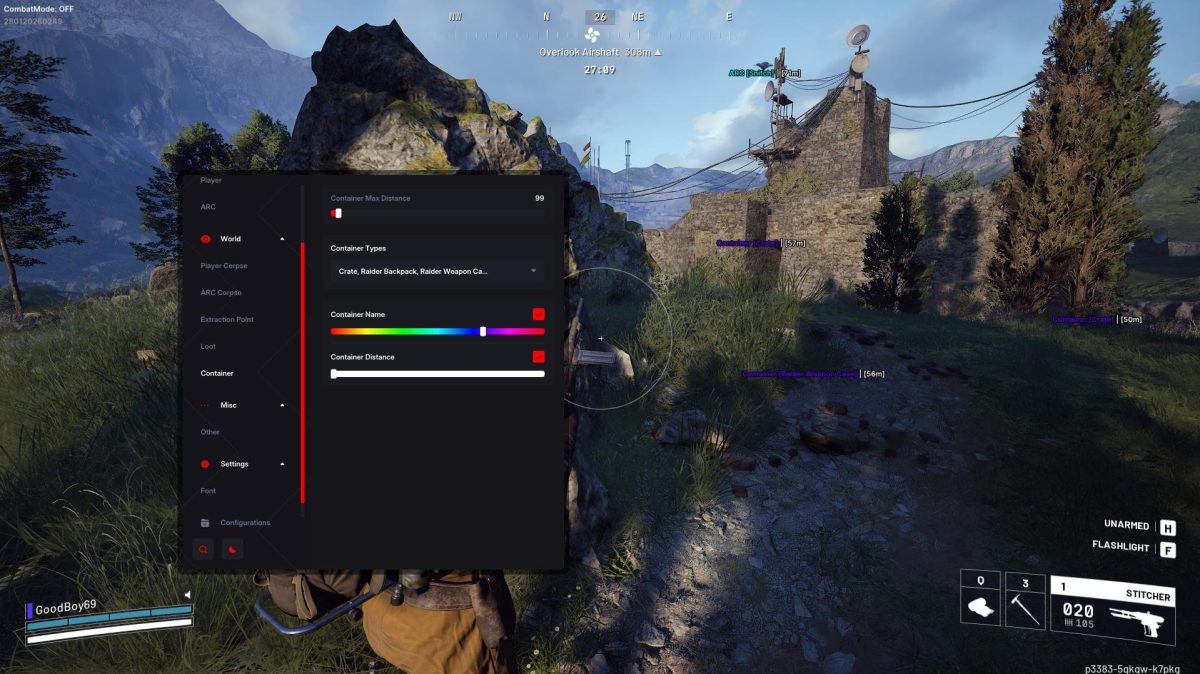Image resolution: width=1200 pixels, height=674 pixels.
Task: Open the ARC section in the sidebar
Action: click(x=208, y=207)
